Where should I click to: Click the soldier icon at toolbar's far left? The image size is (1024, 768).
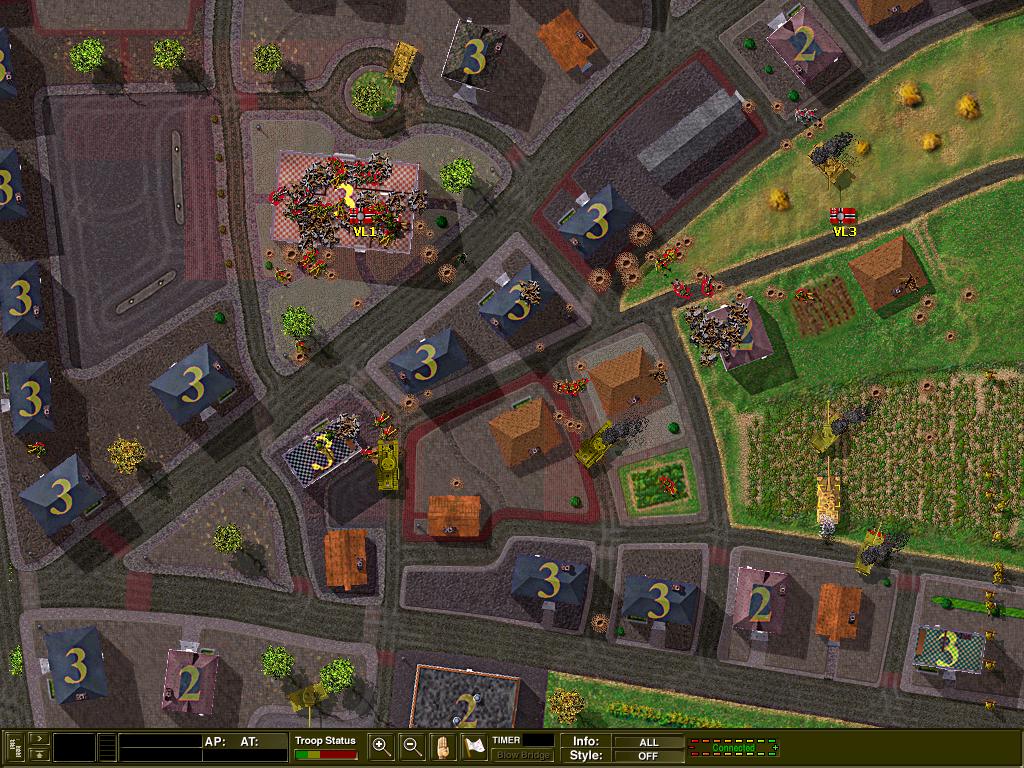click(14, 747)
